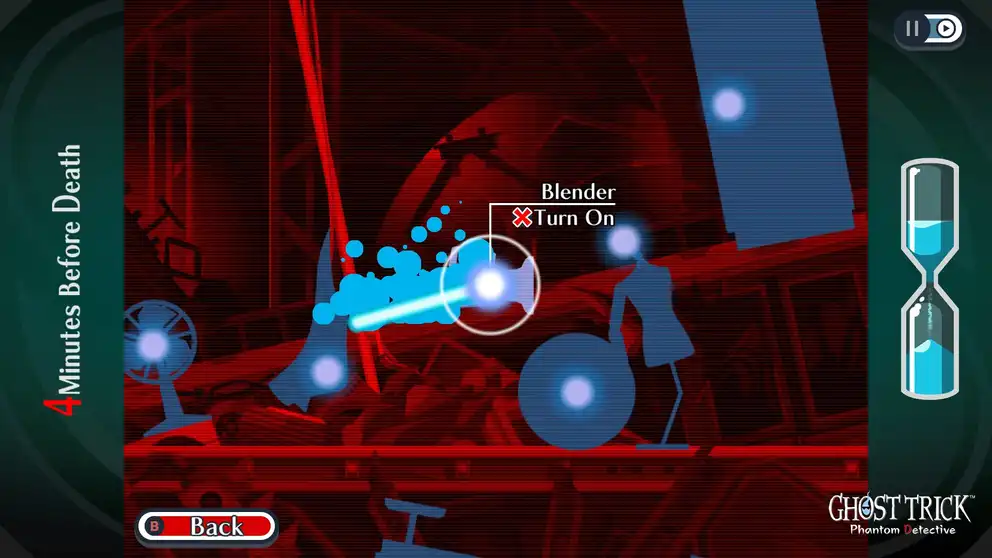
Task: Select the core on the tall blue panel
Action: [728, 103]
